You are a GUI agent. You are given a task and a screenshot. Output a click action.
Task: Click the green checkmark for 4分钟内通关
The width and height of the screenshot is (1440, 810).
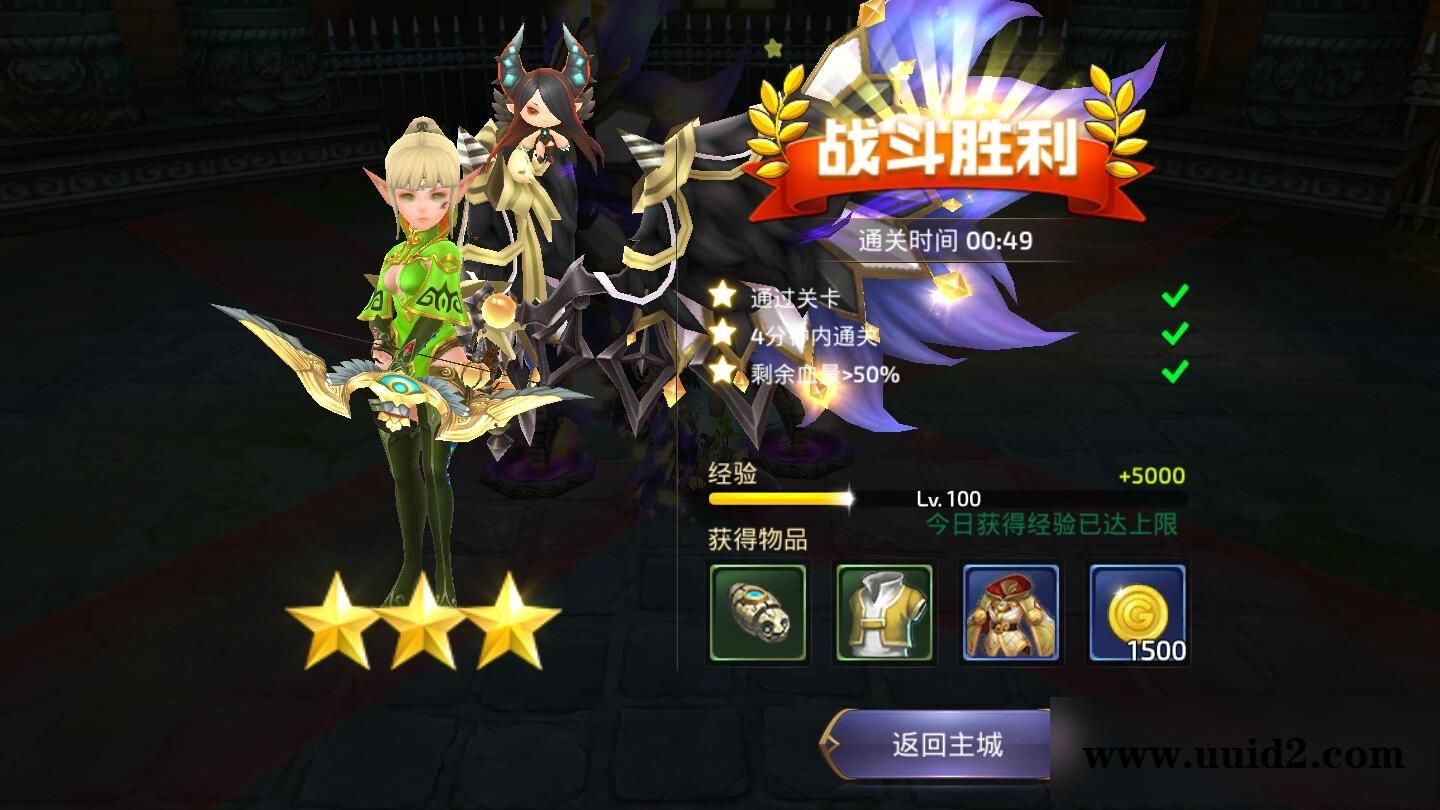[x=1173, y=334]
